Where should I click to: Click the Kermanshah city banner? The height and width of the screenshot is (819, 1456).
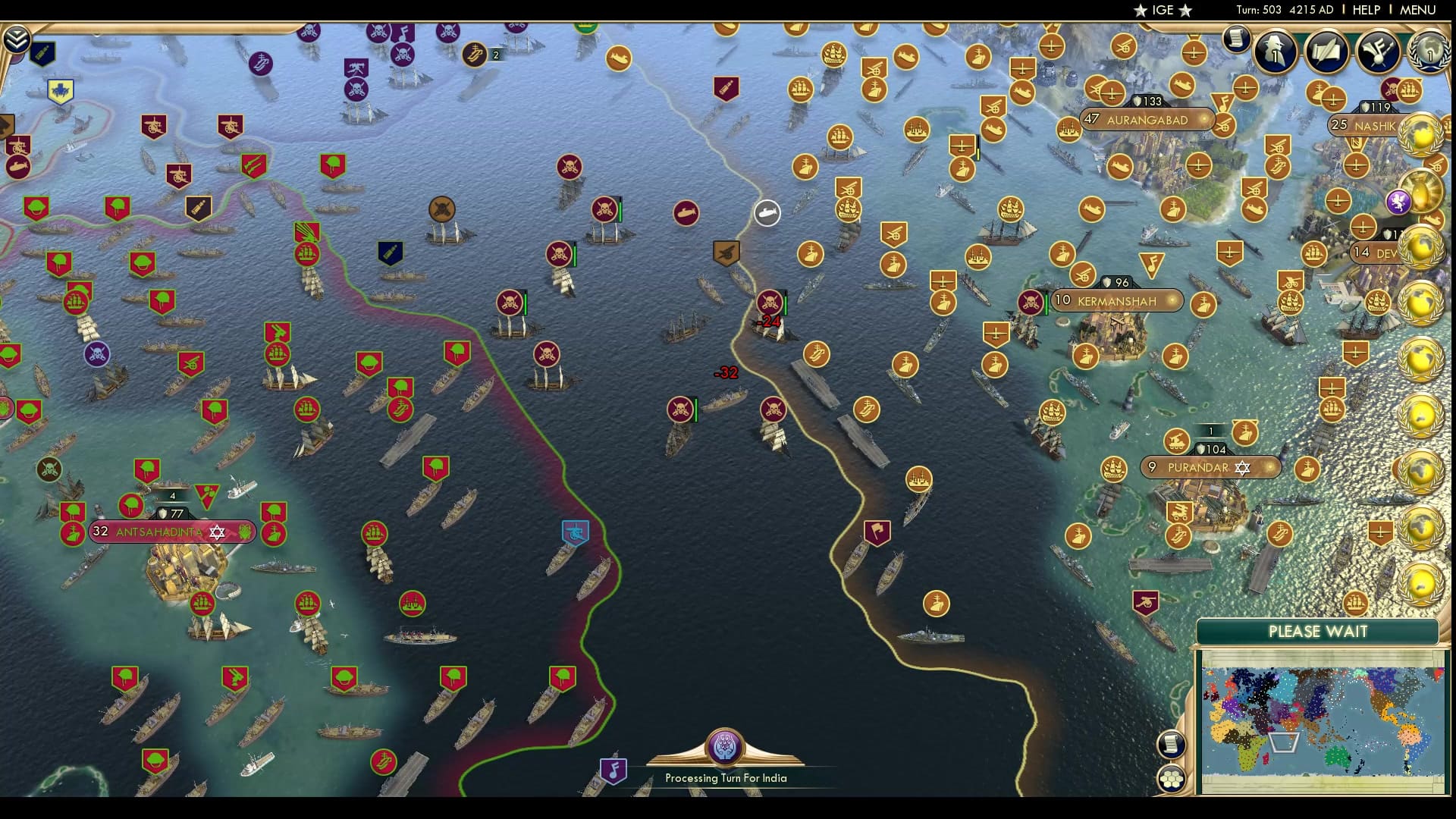click(x=1115, y=301)
